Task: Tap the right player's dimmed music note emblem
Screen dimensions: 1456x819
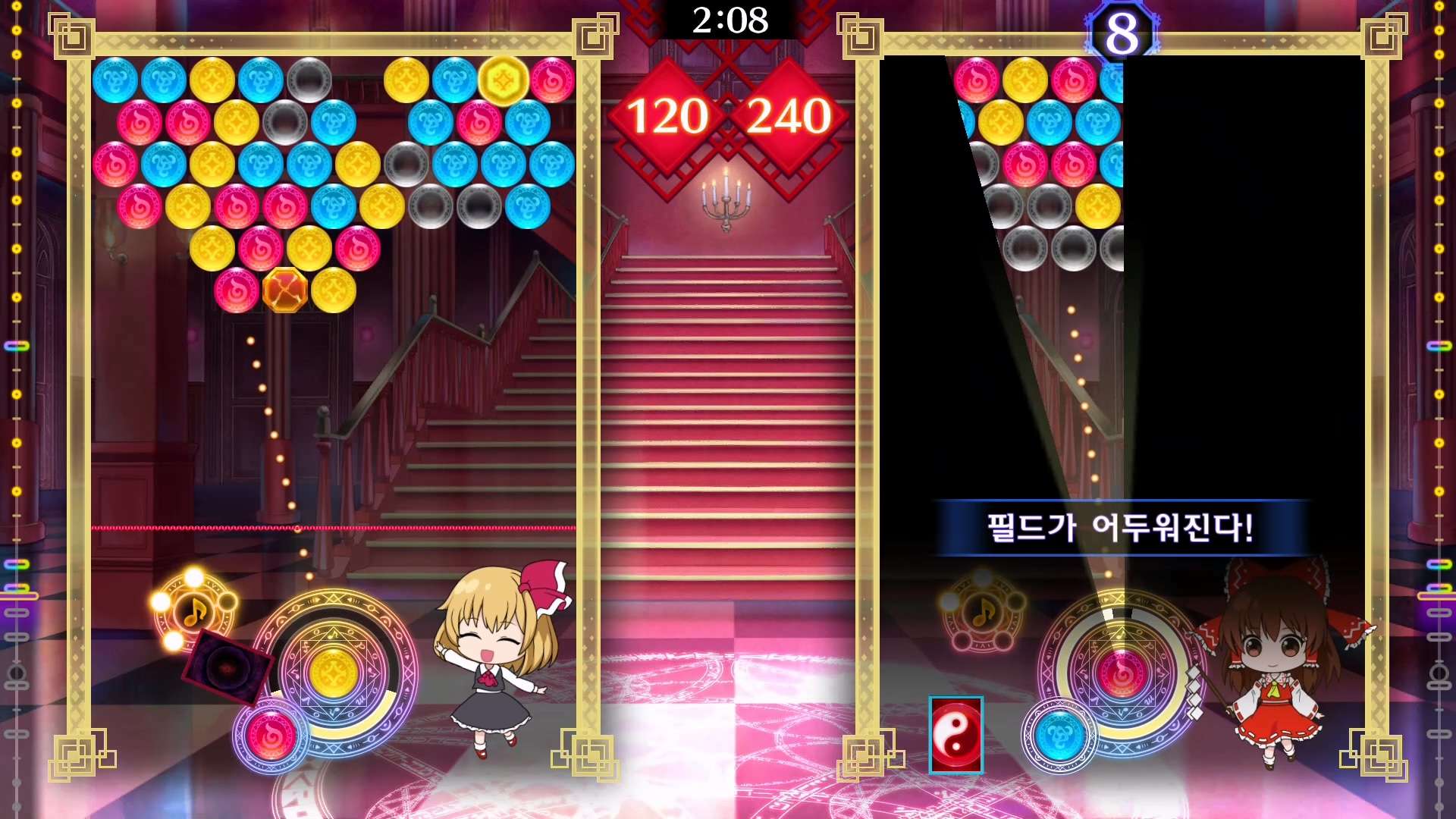Action: click(983, 612)
